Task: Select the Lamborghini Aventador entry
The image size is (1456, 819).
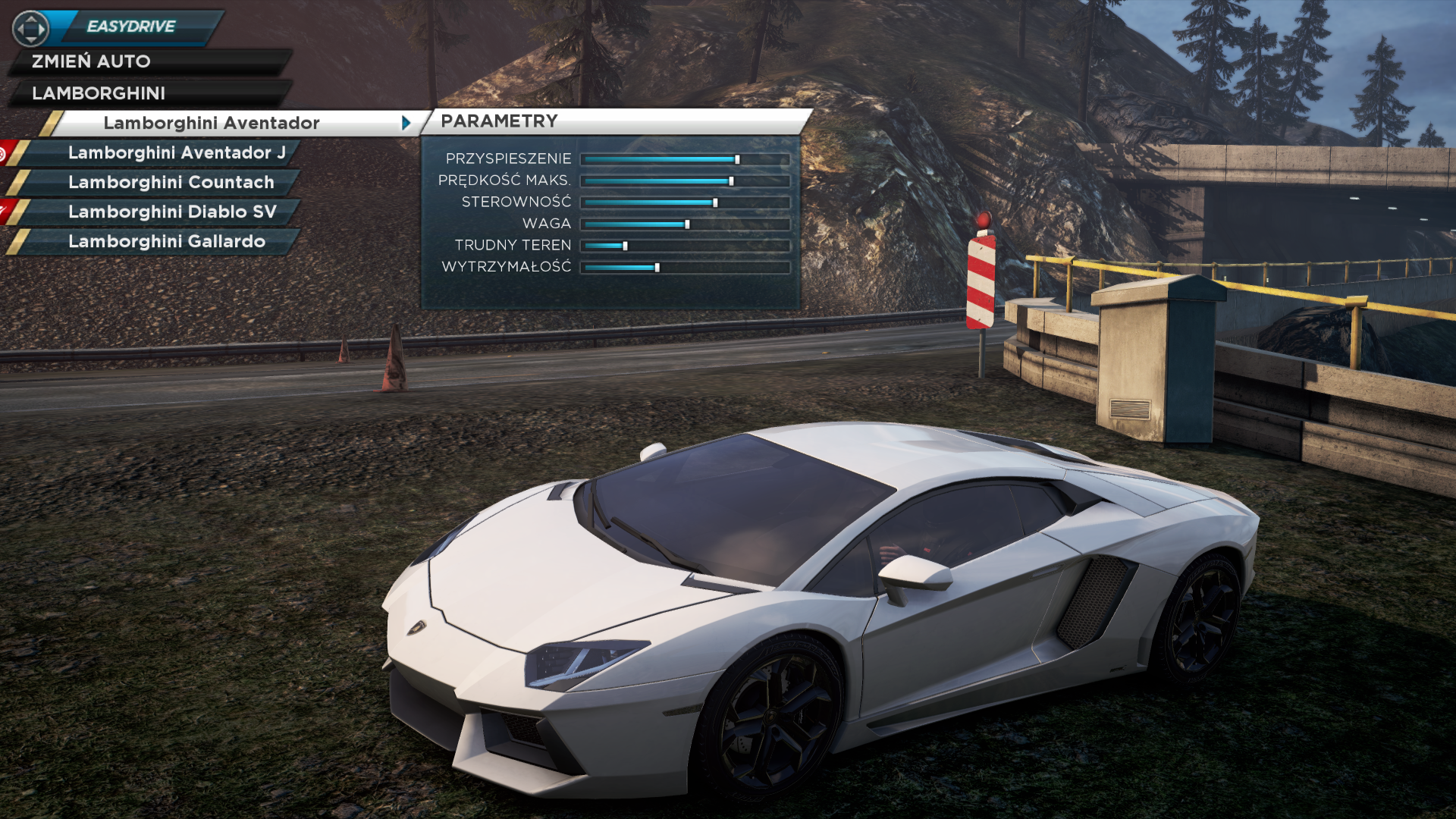Action: coord(212,123)
